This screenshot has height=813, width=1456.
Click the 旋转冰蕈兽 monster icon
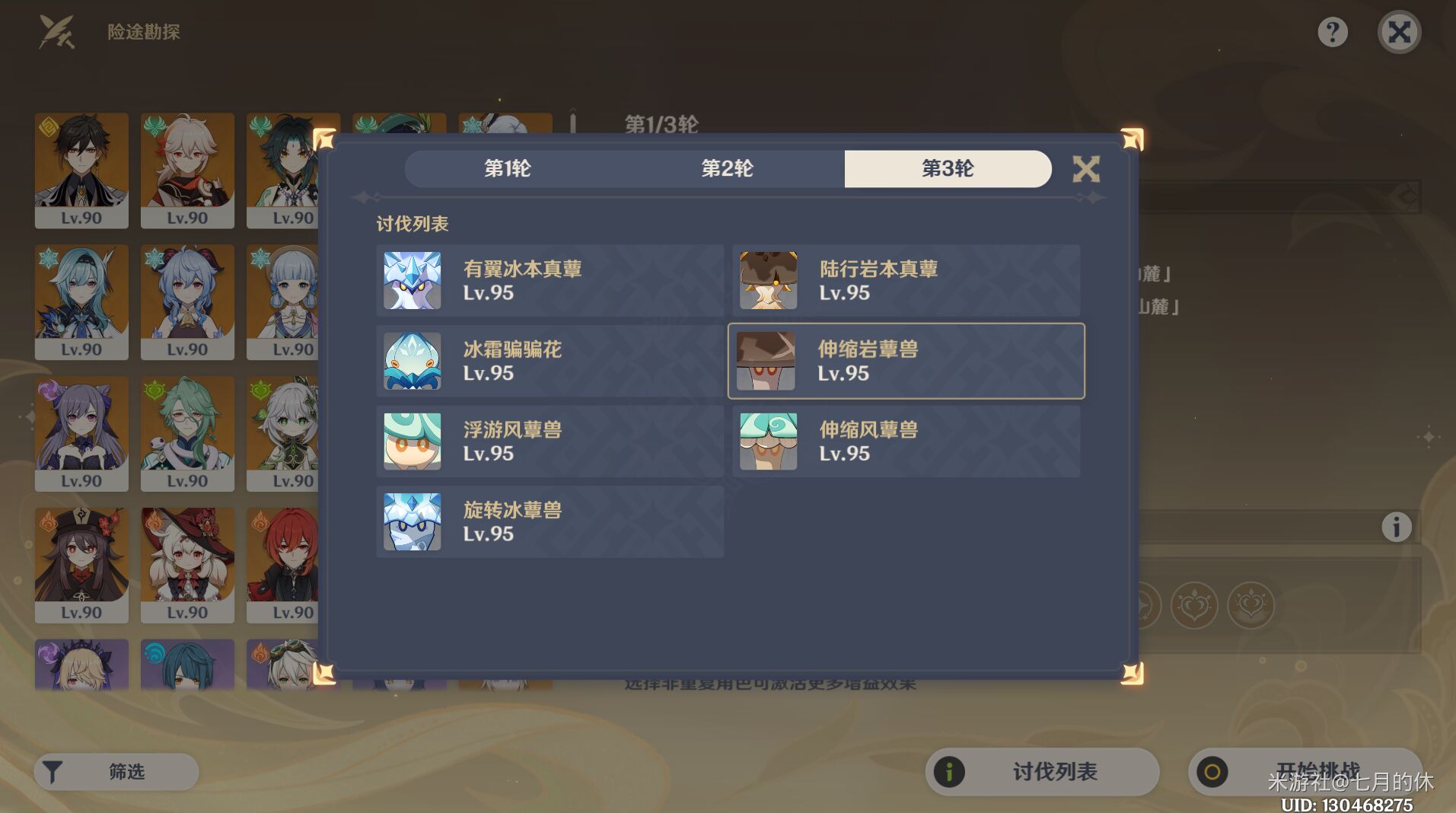[x=411, y=521]
